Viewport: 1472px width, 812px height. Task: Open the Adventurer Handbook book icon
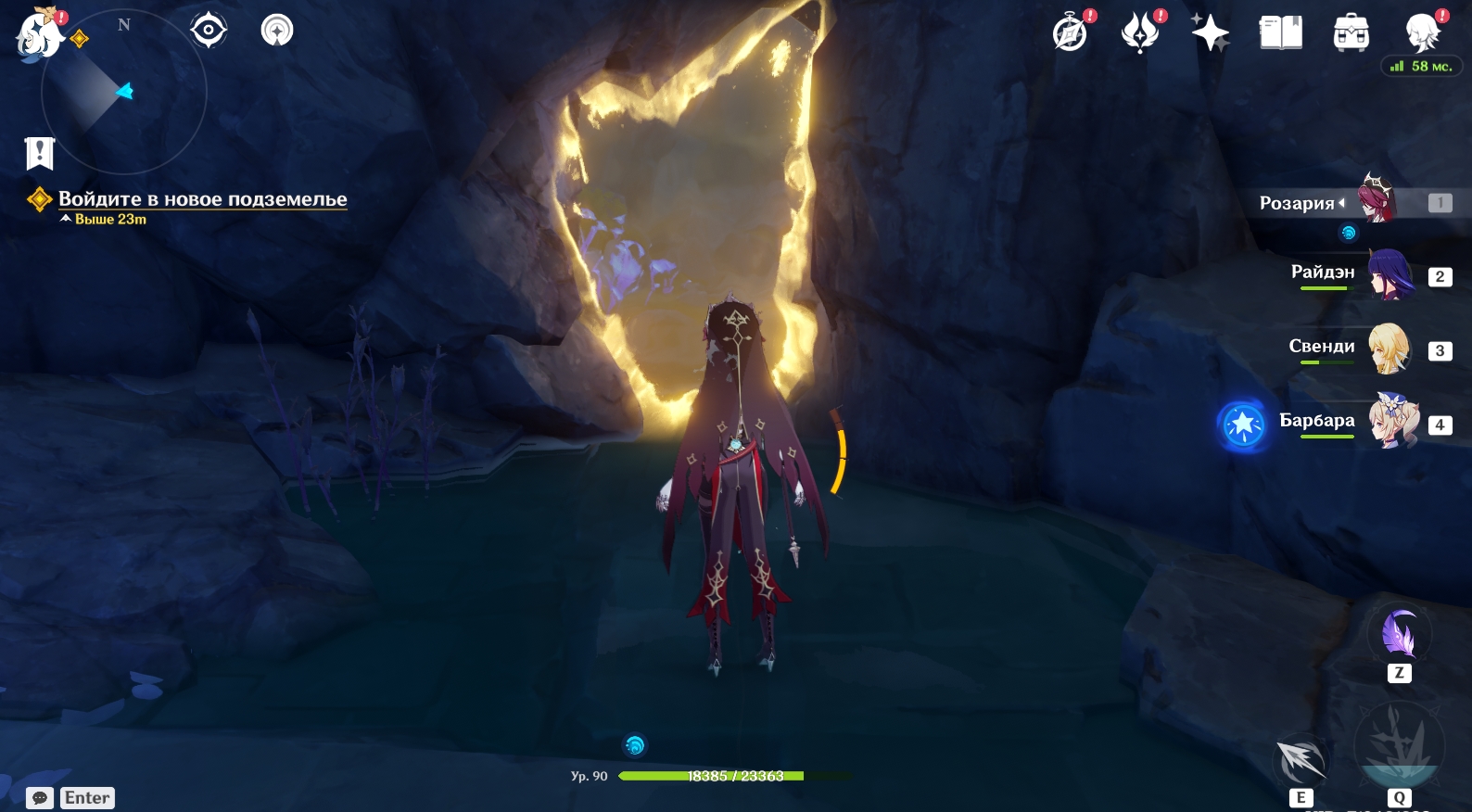[x=1280, y=33]
